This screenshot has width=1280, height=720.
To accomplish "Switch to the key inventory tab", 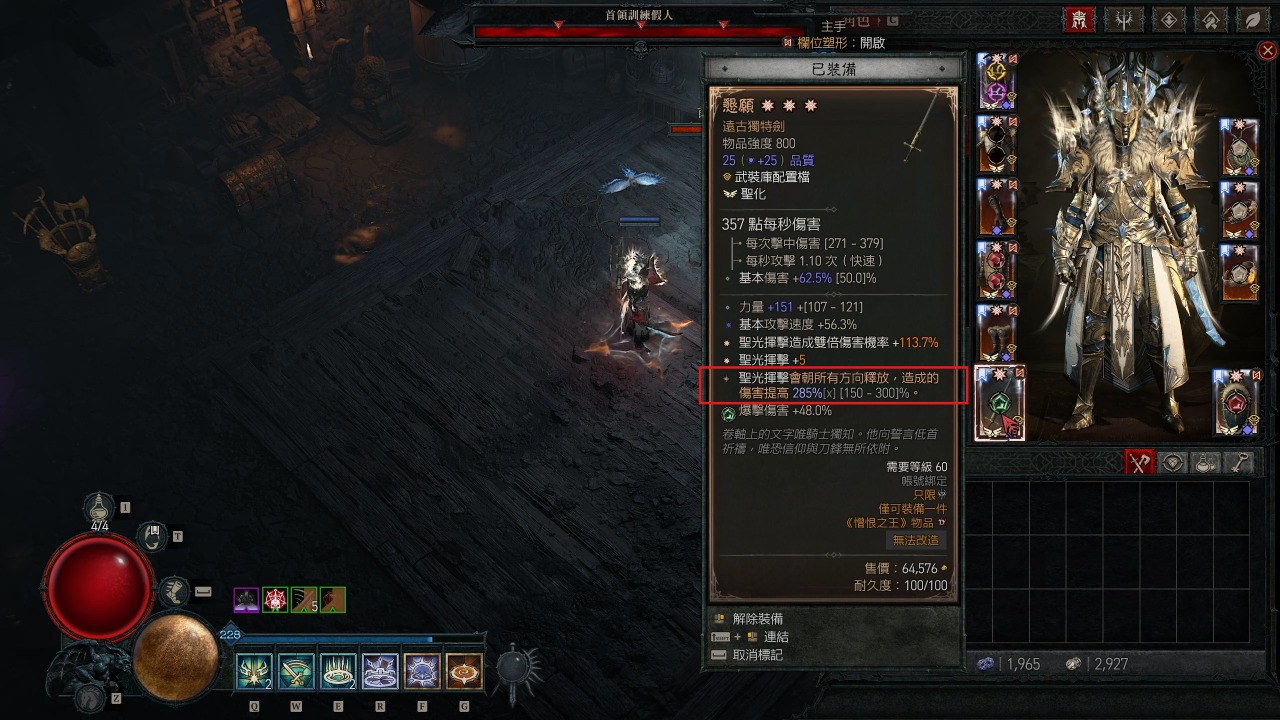I will (x=1239, y=462).
